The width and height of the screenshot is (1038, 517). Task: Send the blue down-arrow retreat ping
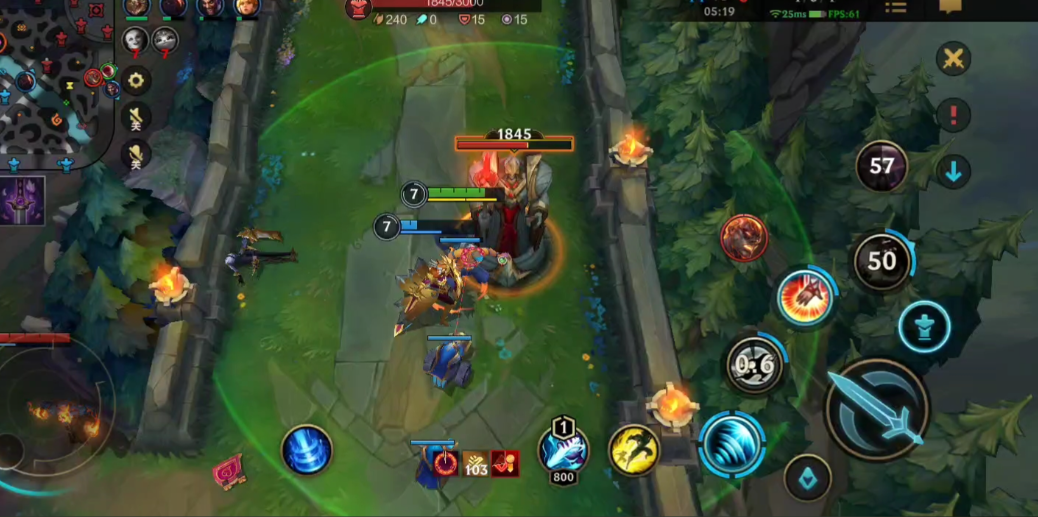point(953,171)
